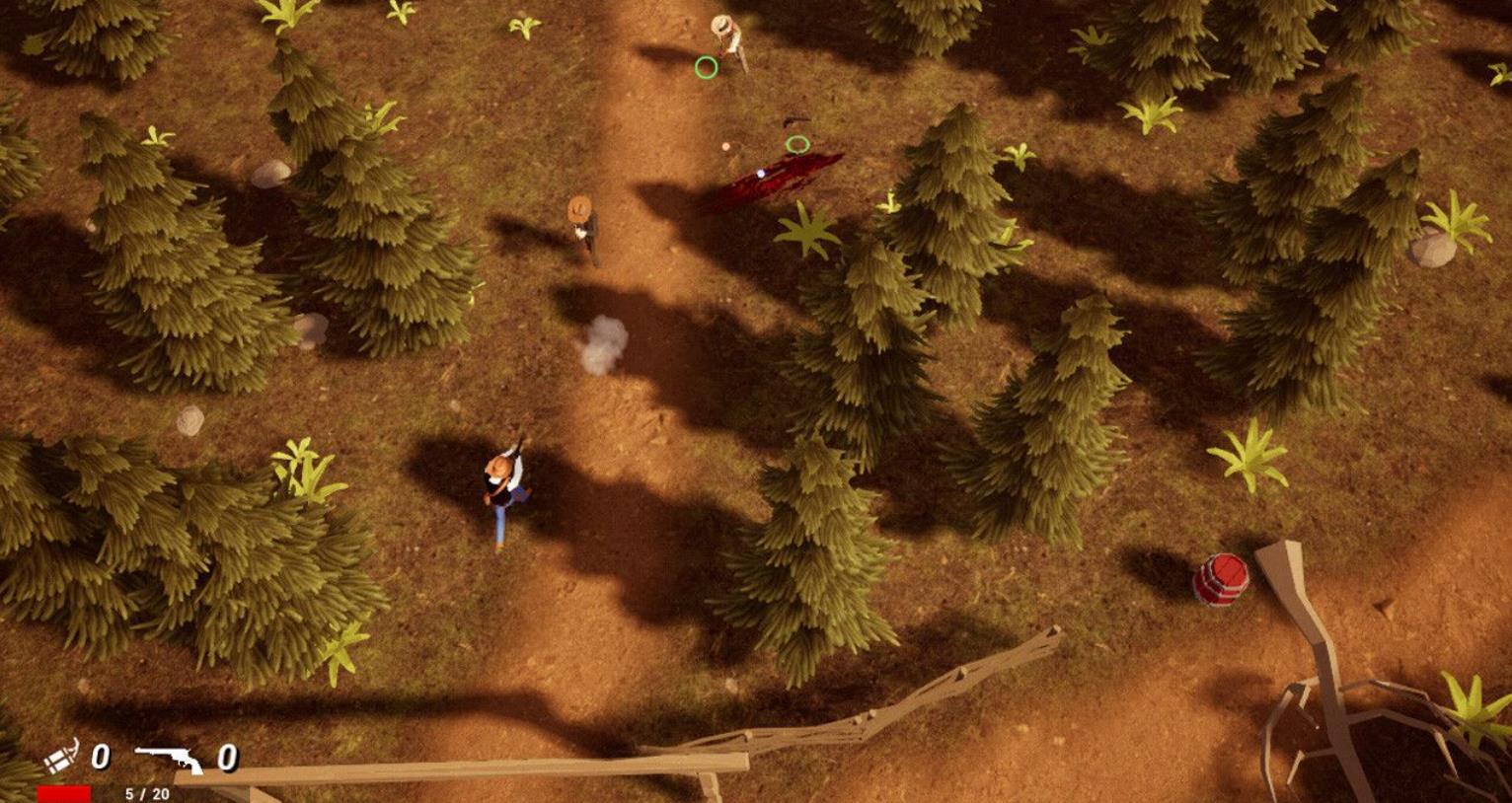Click the 5 / 20 health counter text
Image resolution: width=1512 pixels, height=803 pixels.
(147, 793)
